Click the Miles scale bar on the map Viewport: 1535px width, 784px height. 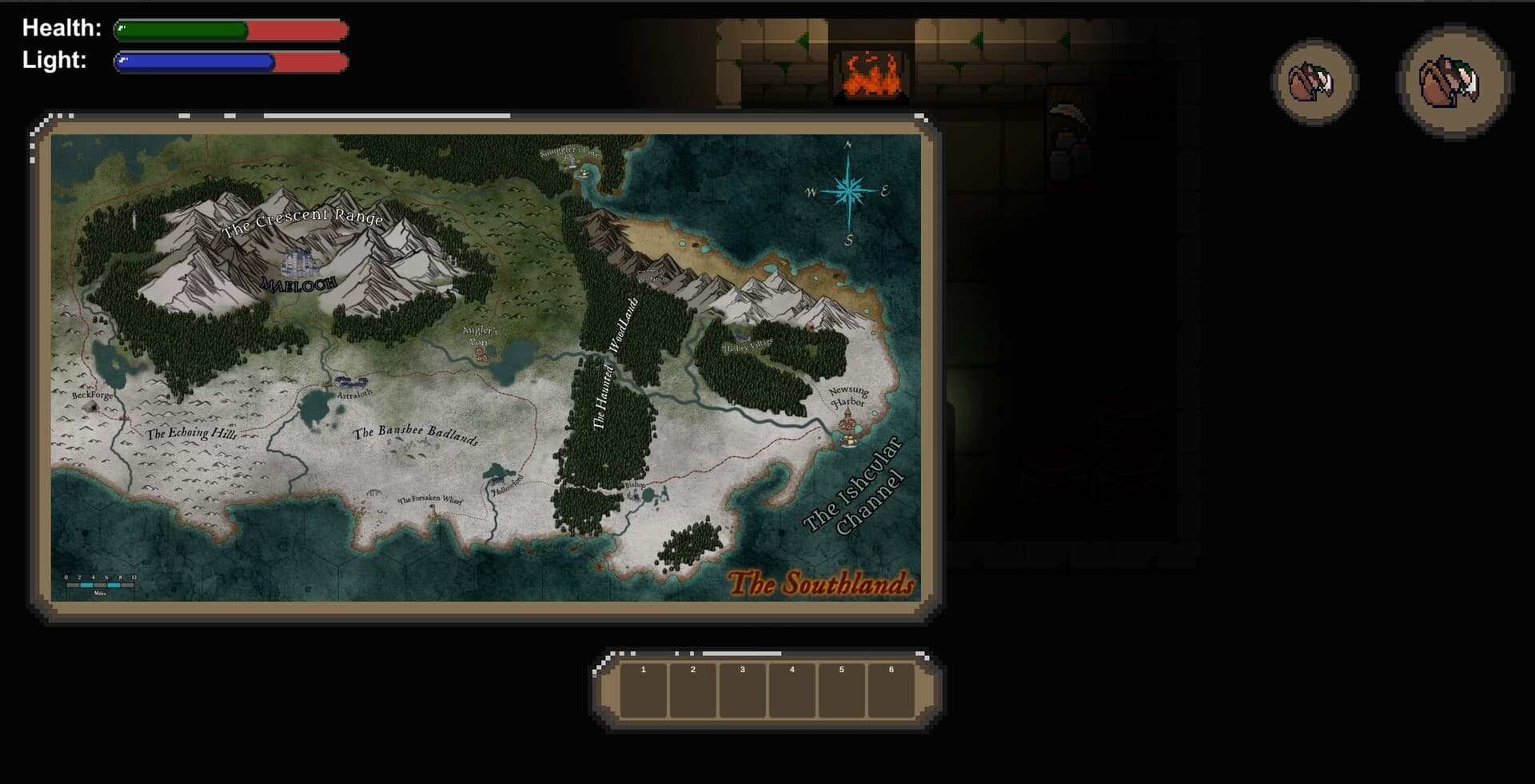[x=98, y=585]
